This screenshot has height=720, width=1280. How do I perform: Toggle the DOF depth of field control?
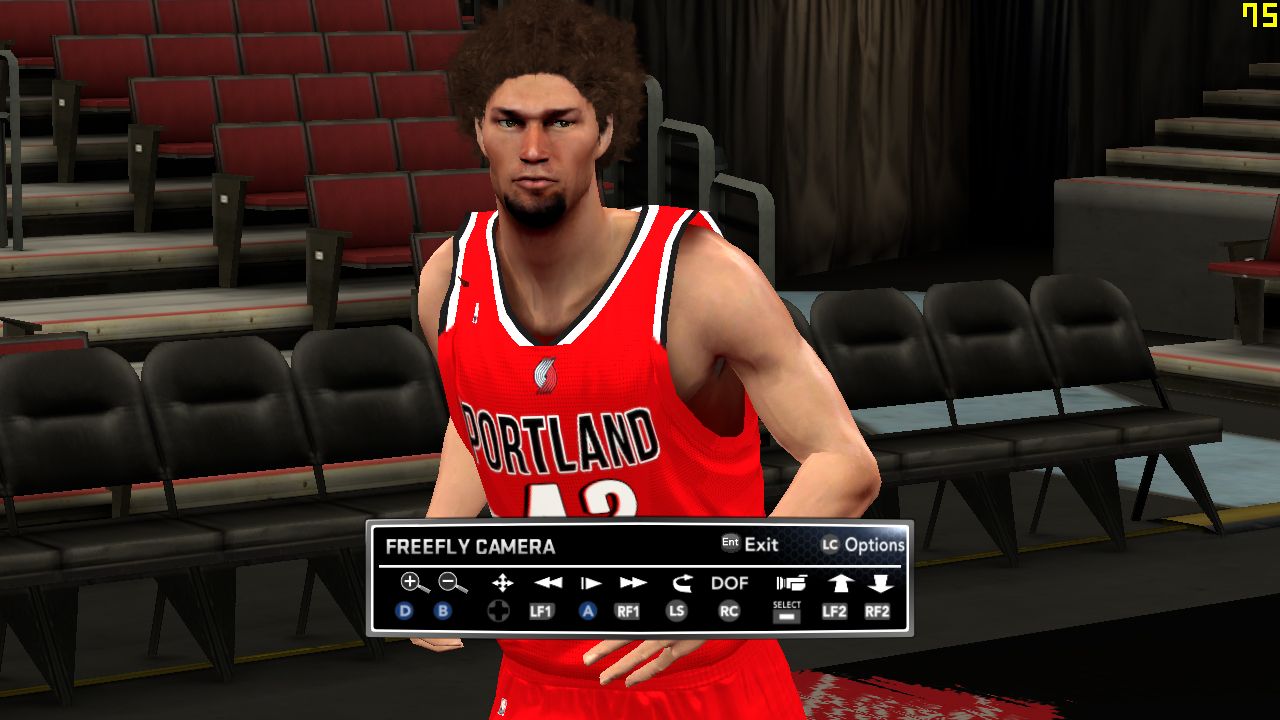click(x=730, y=583)
